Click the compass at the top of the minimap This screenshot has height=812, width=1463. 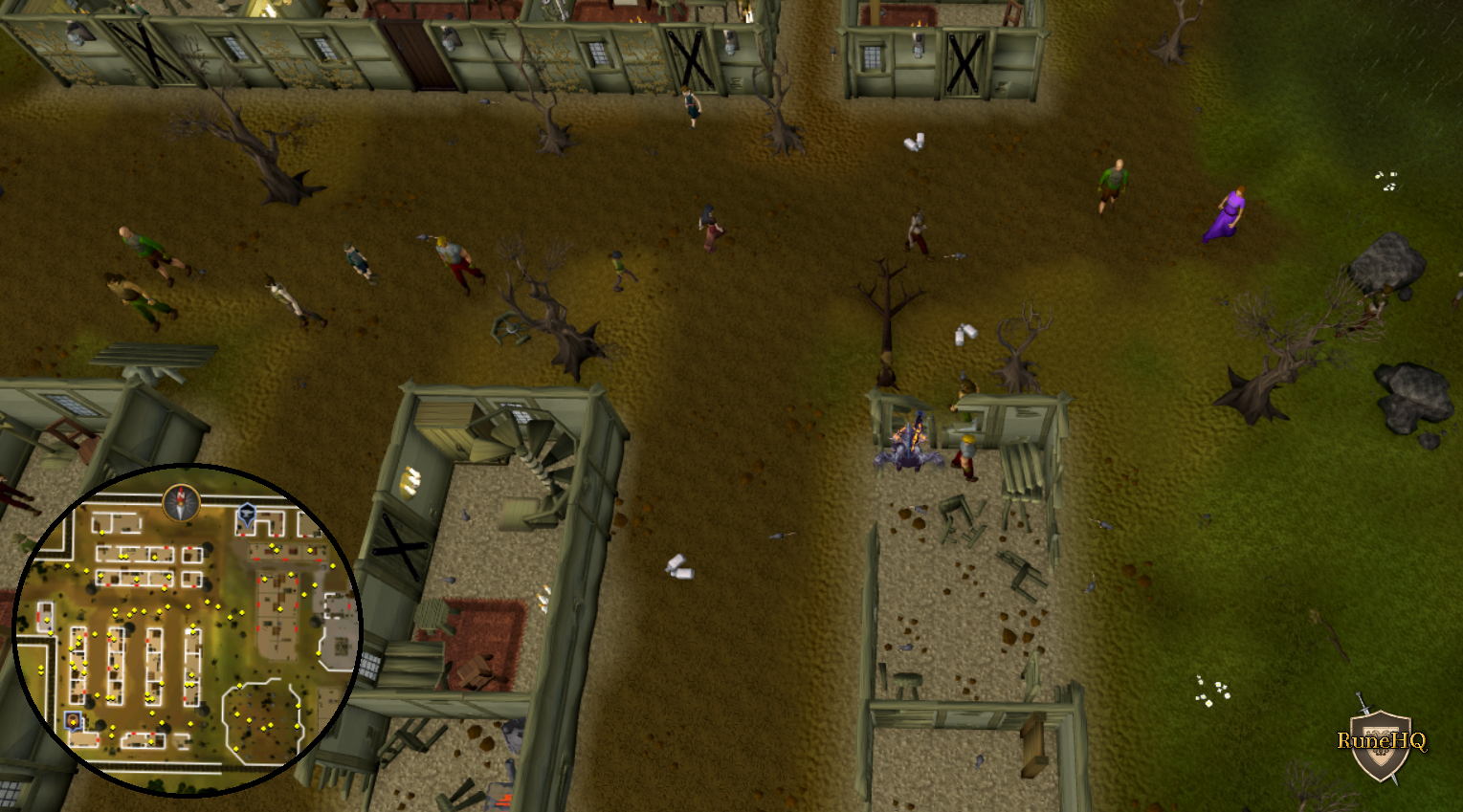tap(180, 503)
